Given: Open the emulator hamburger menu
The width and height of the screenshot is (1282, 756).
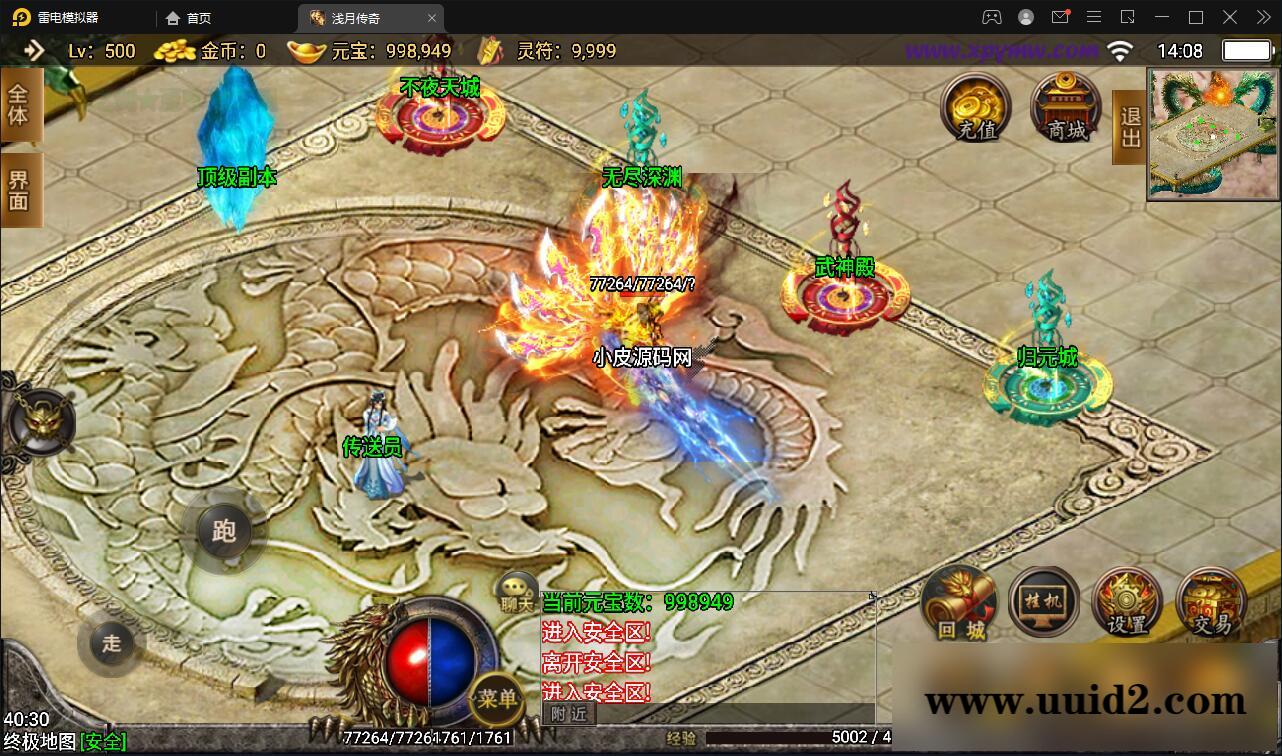Looking at the screenshot, I should 1094,17.
